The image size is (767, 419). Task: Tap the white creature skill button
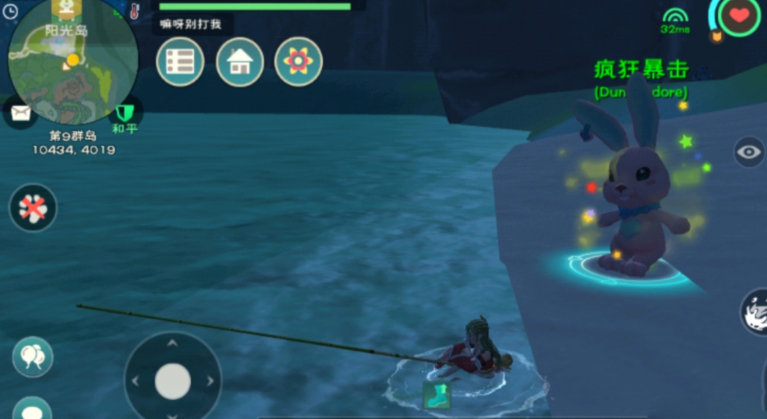pyautogui.click(x=755, y=313)
